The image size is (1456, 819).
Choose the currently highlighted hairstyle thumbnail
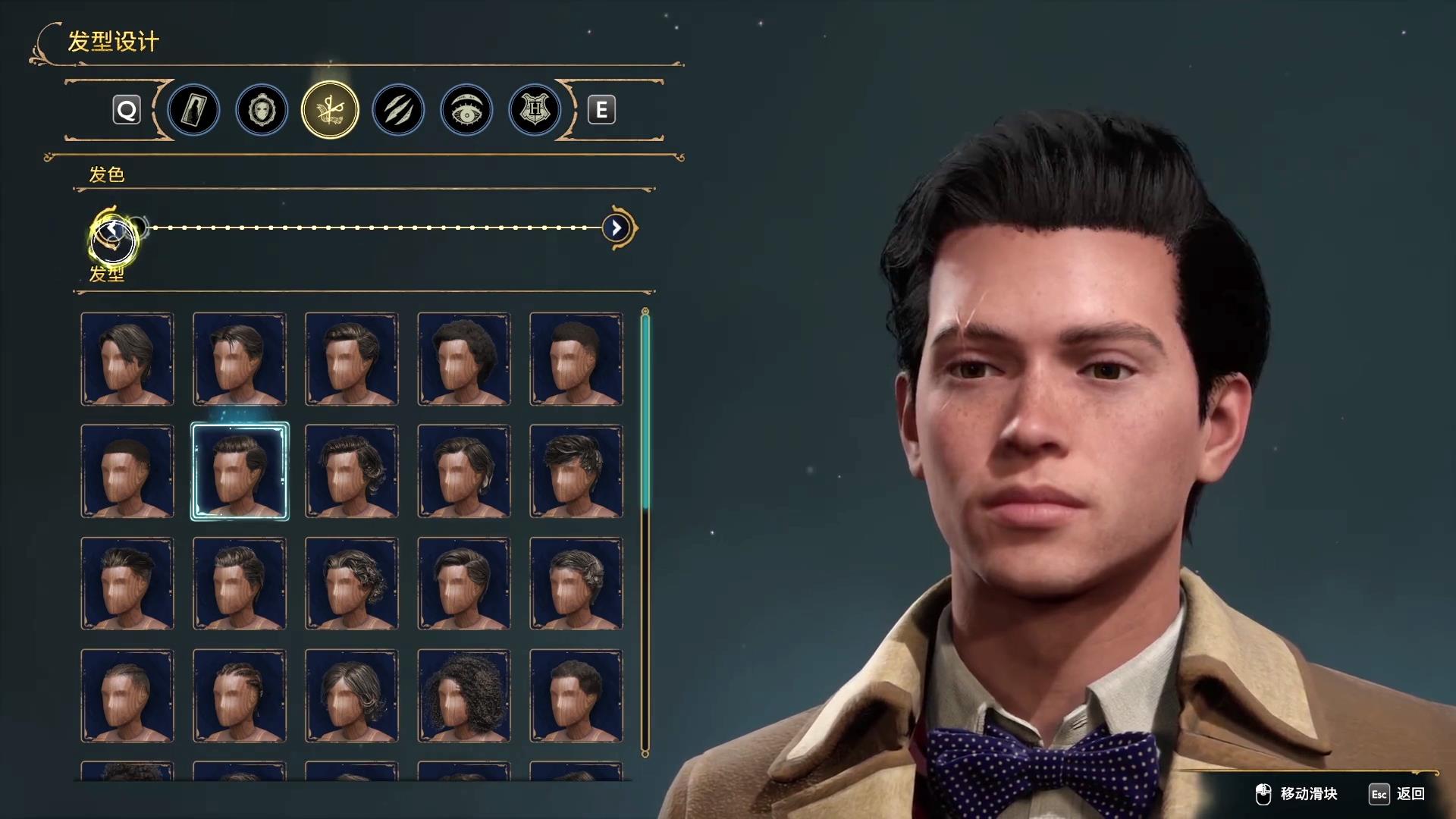click(240, 471)
